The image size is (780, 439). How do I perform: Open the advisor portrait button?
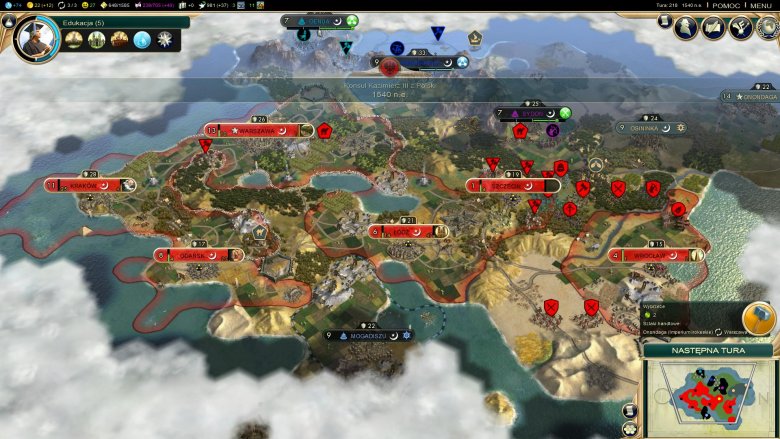[688, 28]
